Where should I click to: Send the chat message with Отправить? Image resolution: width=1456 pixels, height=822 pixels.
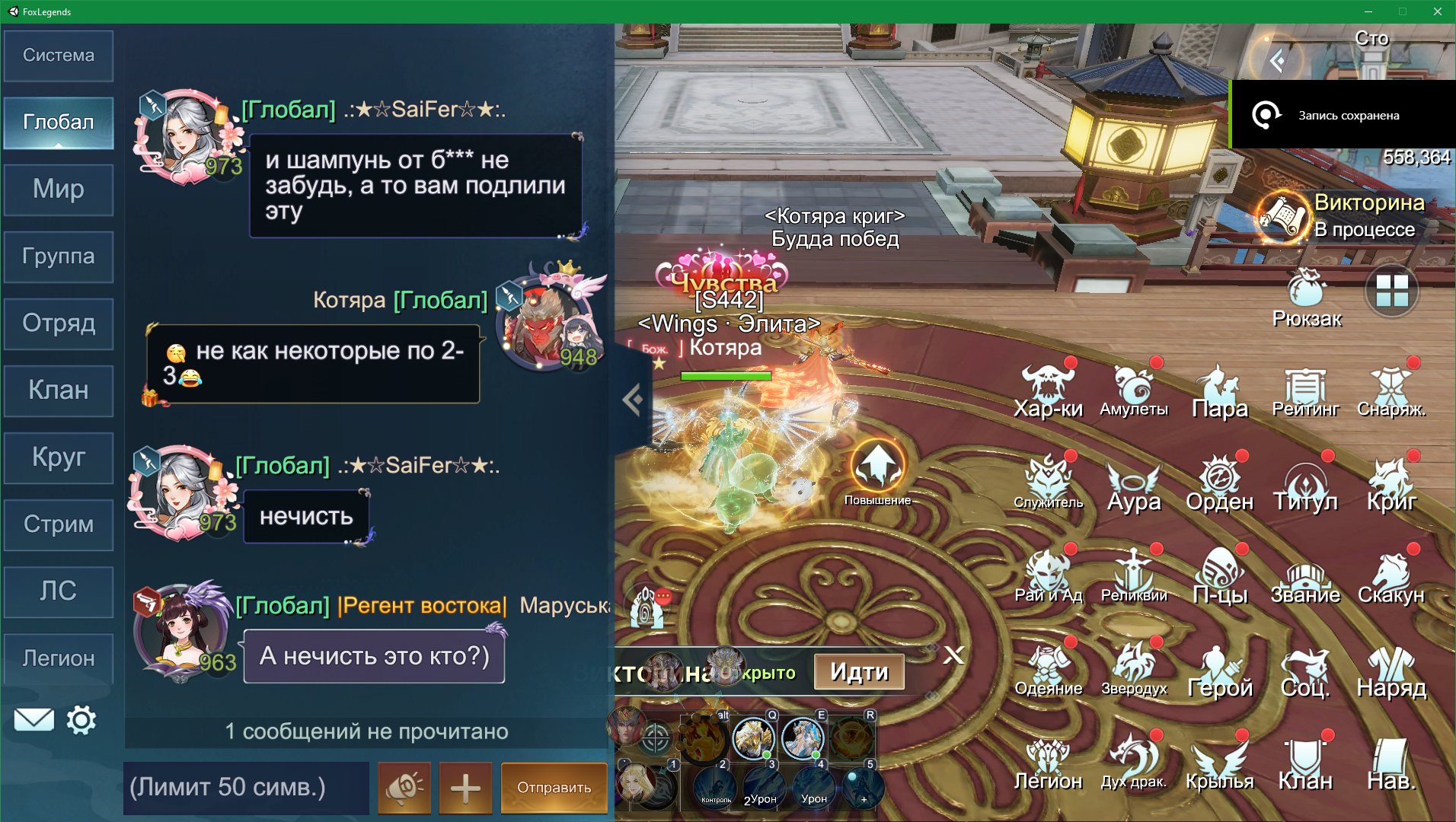tap(554, 788)
